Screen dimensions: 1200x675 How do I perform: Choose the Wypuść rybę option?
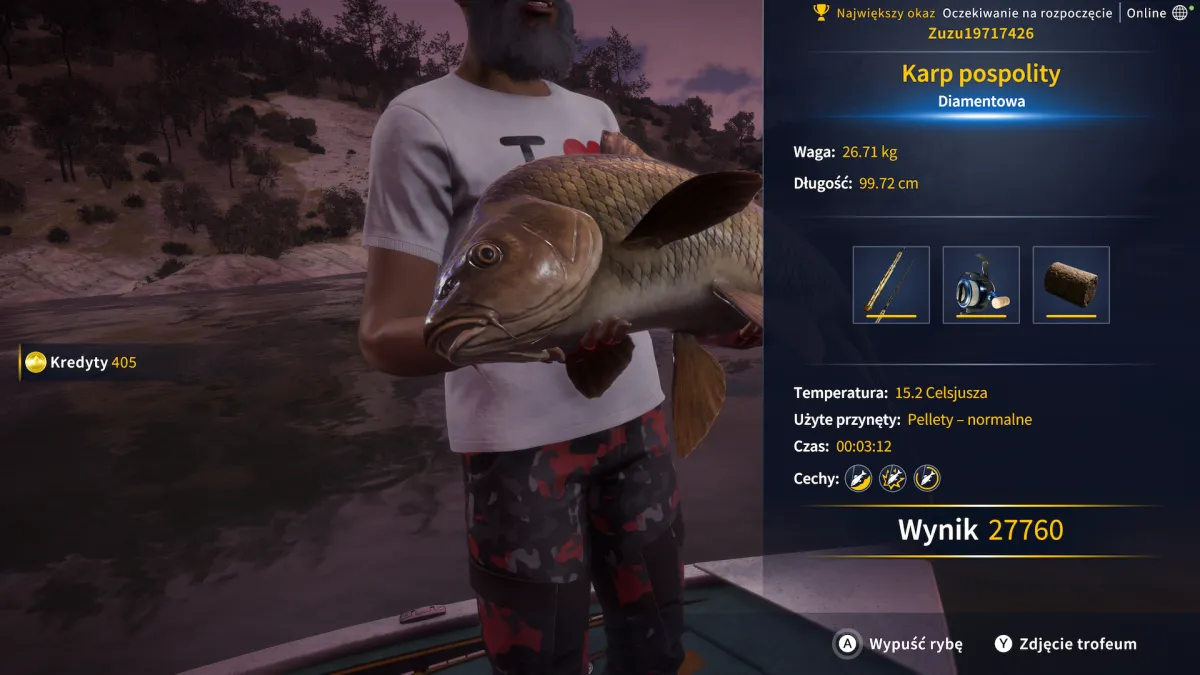[x=900, y=644]
